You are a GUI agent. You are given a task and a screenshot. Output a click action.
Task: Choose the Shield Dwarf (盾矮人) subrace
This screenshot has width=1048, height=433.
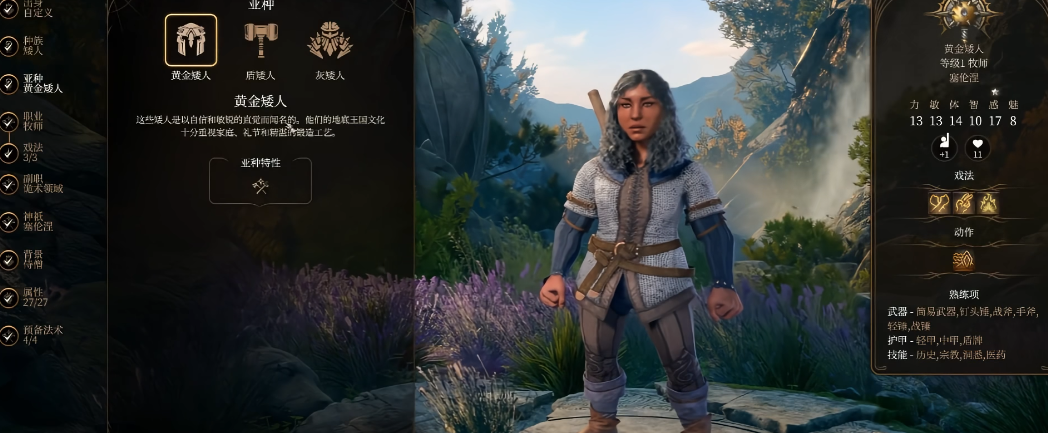coord(261,41)
